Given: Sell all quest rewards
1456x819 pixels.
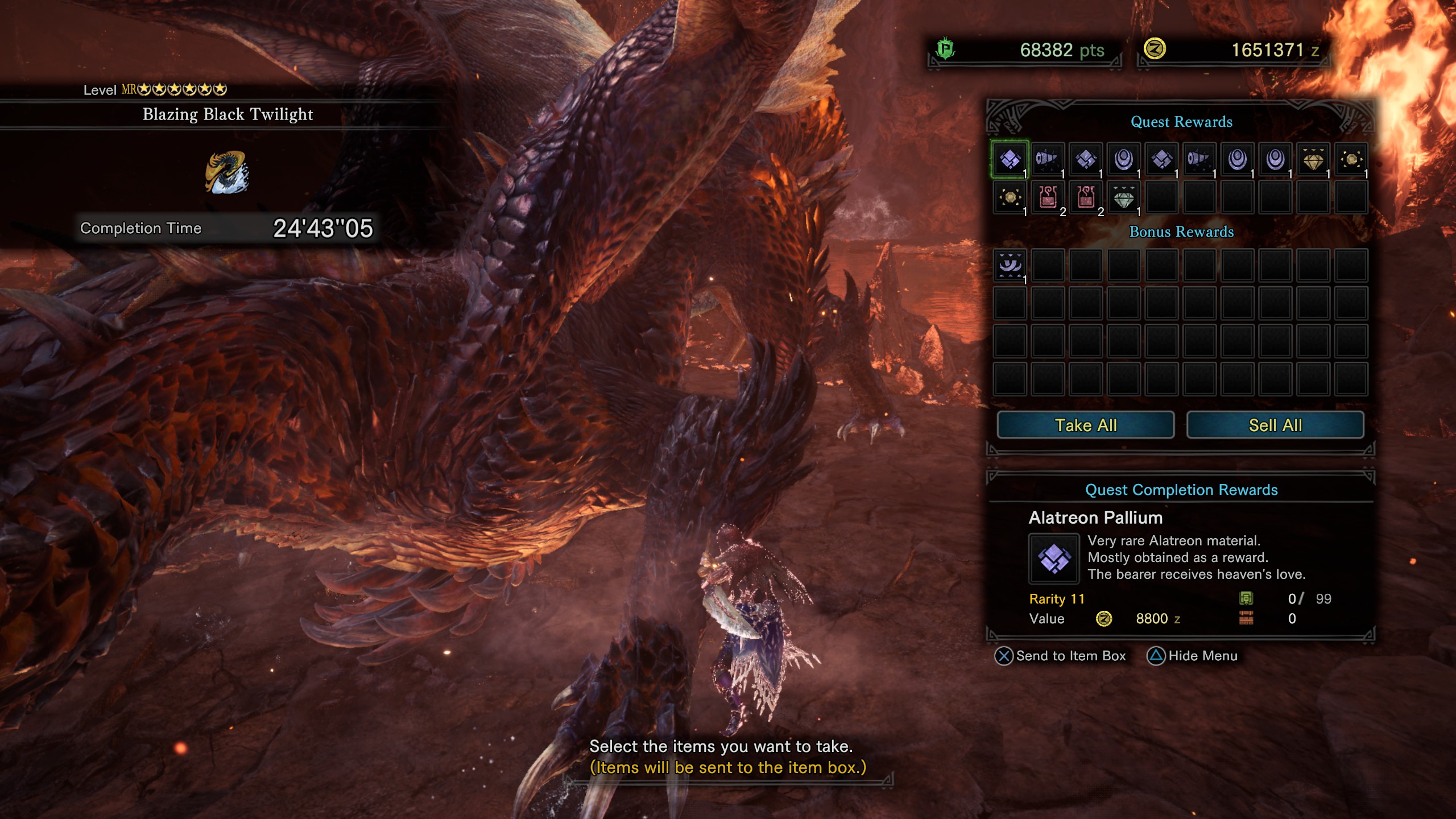Looking at the screenshot, I should [x=1275, y=425].
